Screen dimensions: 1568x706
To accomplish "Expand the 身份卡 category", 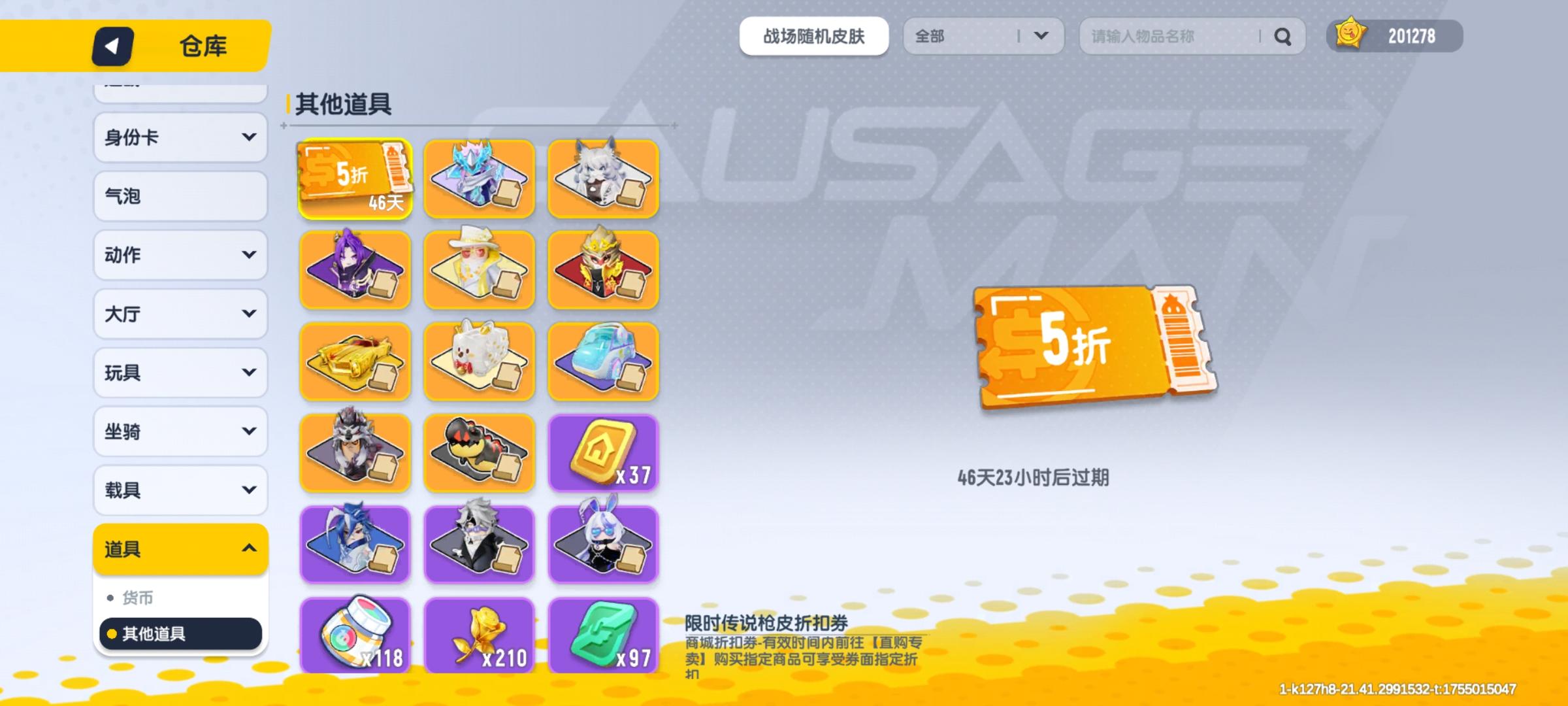I will click(x=180, y=137).
